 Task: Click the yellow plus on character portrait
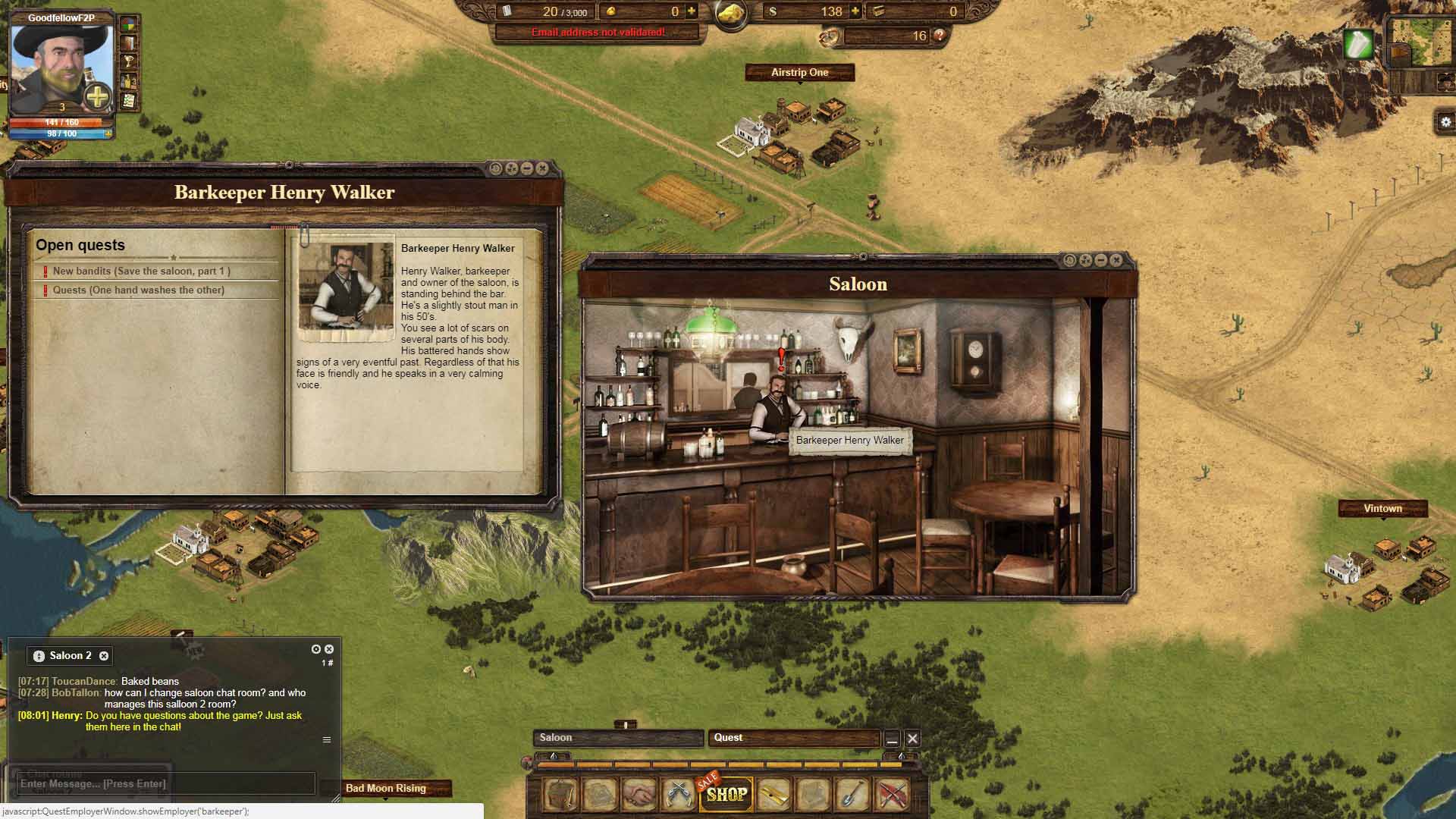pyautogui.click(x=98, y=97)
